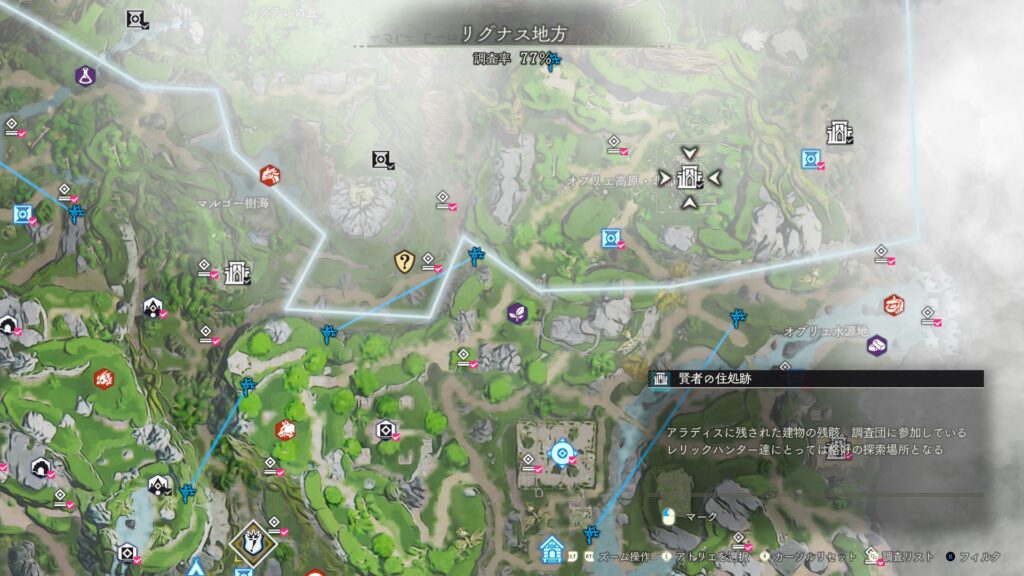Screen dimensions: 1024x576
Task: Click the yellow question mark marker
Action: (x=404, y=262)
